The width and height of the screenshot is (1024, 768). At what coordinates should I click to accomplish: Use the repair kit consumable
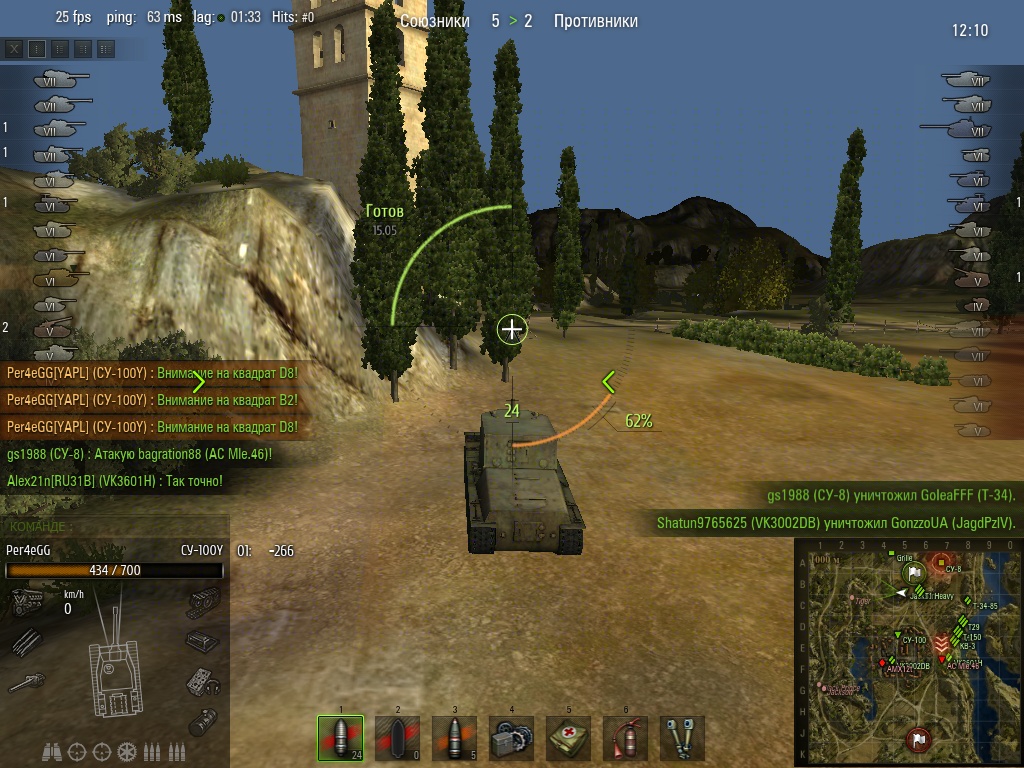[x=511, y=738]
